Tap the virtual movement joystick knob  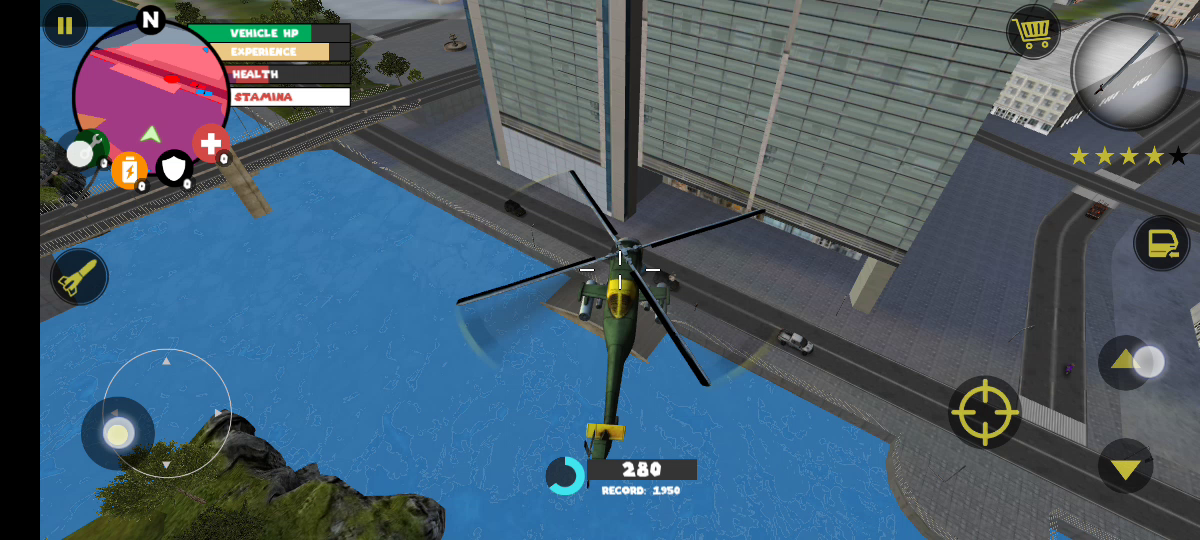coord(119,434)
